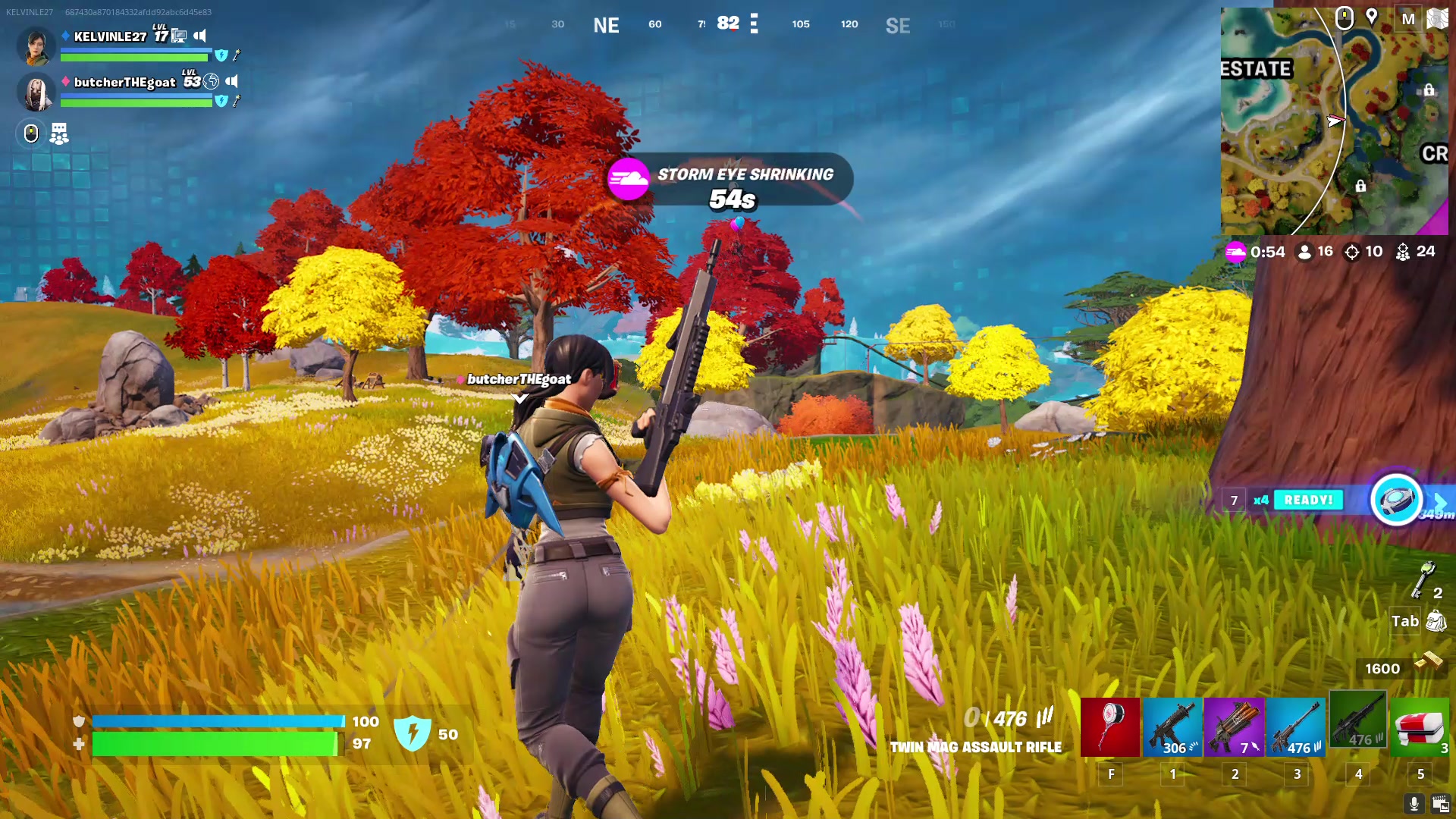
Task: Select the SMG in slot 1
Action: click(x=1173, y=726)
